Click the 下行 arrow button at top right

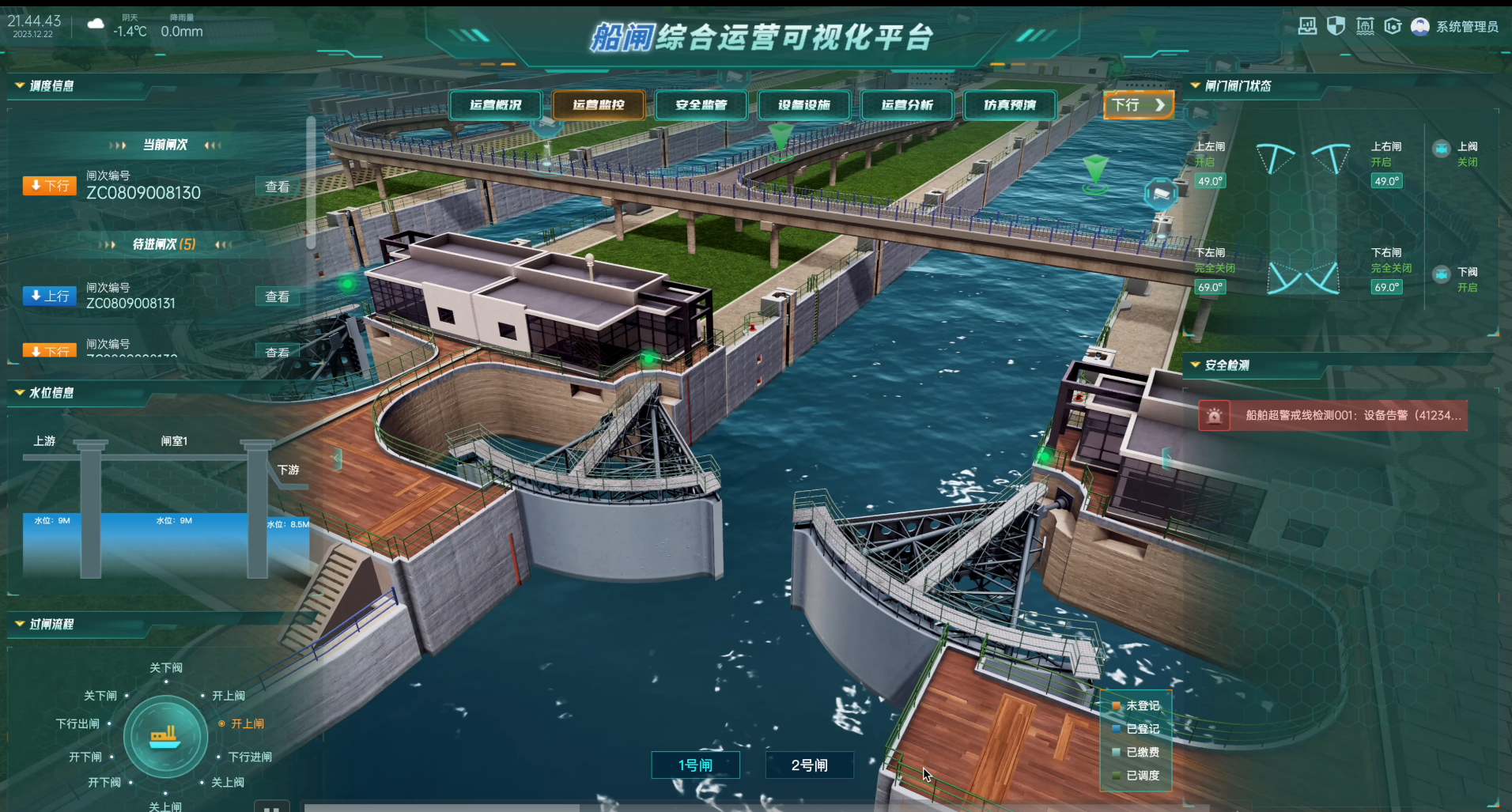coord(1139,104)
